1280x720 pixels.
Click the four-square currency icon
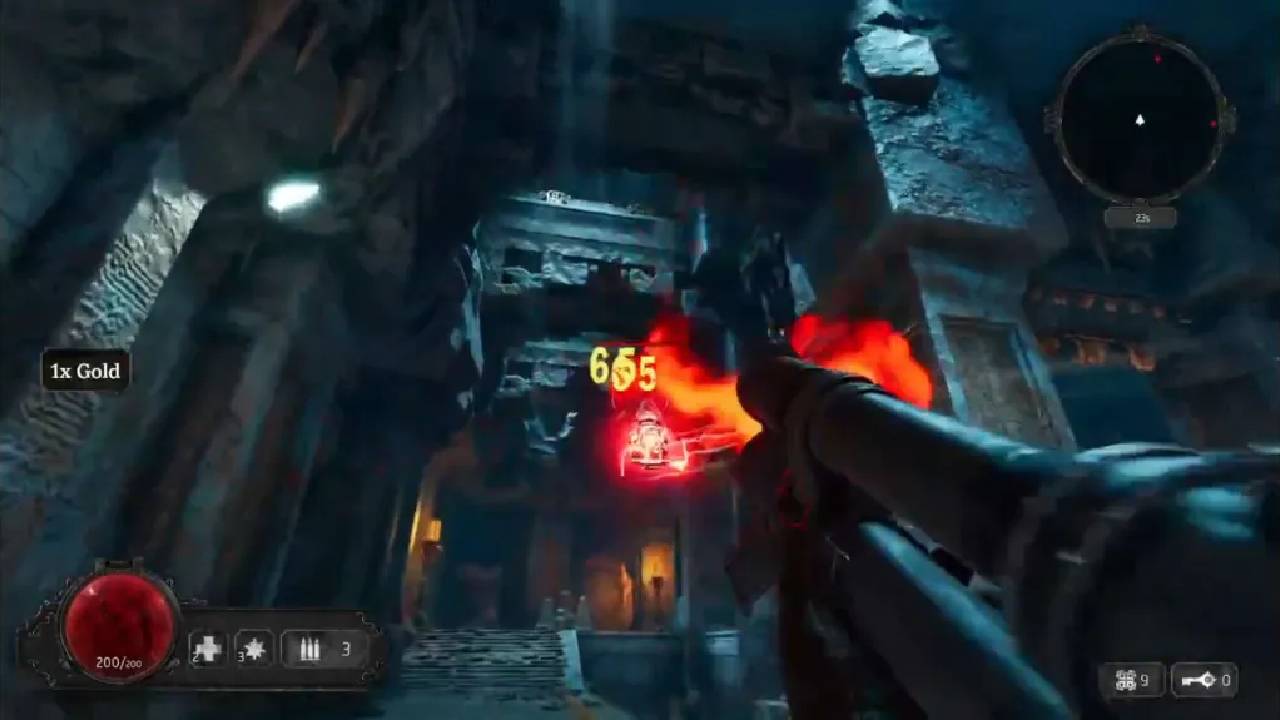click(1126, 681)
